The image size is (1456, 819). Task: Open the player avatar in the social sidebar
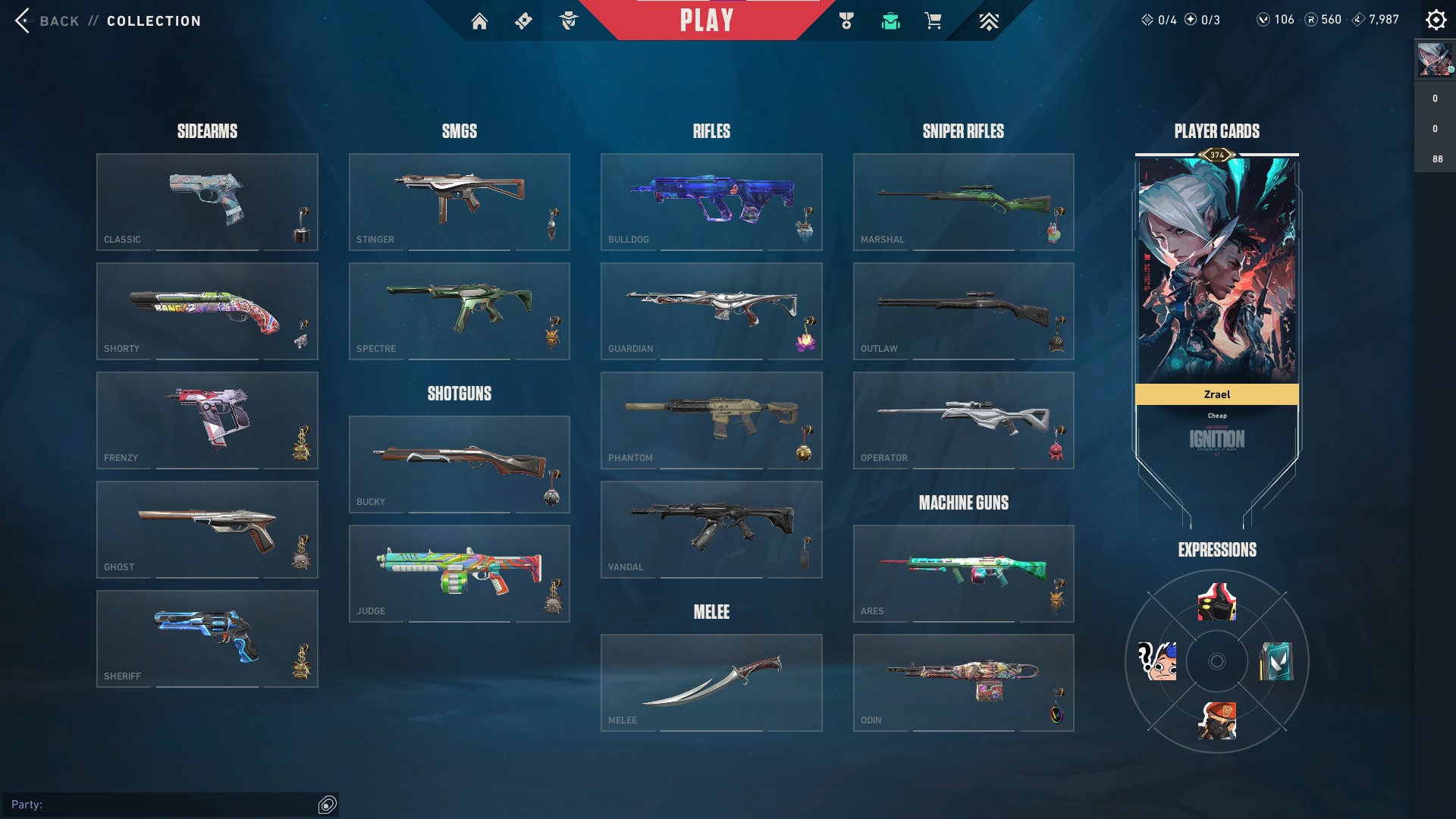click(1435, 59)
